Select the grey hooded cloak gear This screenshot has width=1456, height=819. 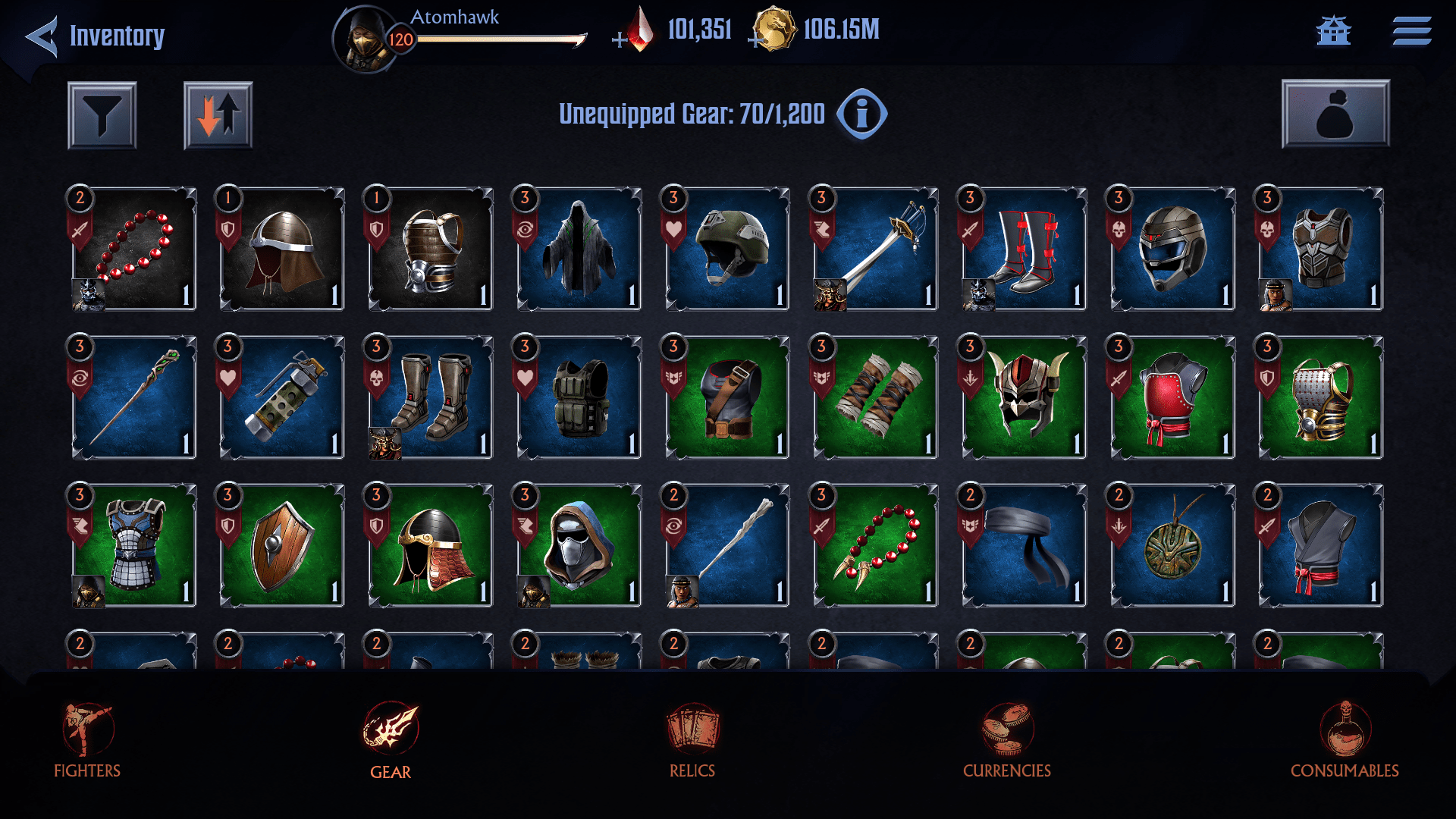[x=579, y=249]
